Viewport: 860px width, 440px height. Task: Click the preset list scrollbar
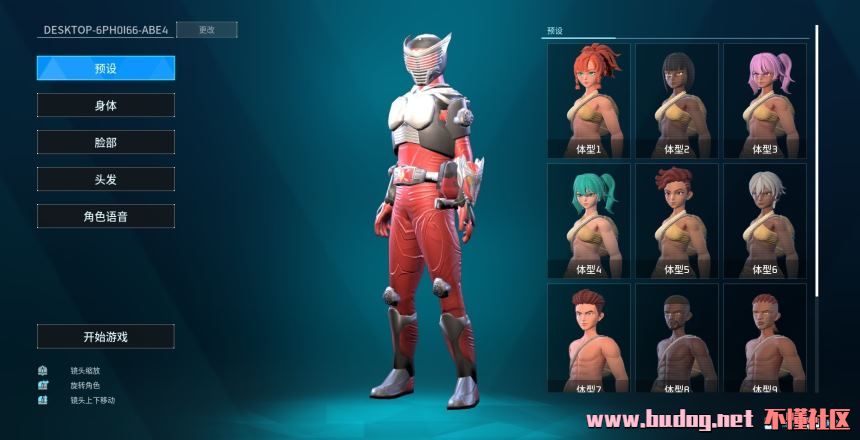click(x=816, y=150)
